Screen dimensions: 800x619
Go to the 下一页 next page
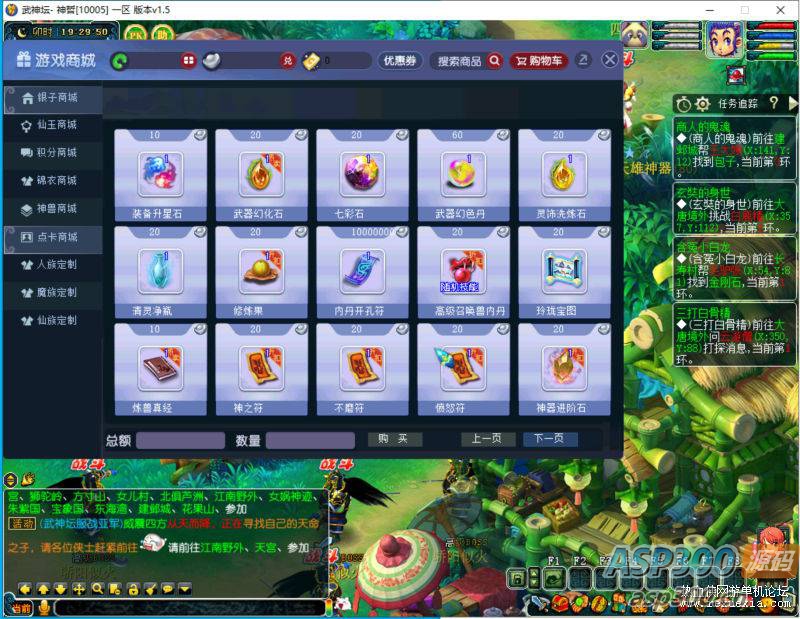(550, 439)
